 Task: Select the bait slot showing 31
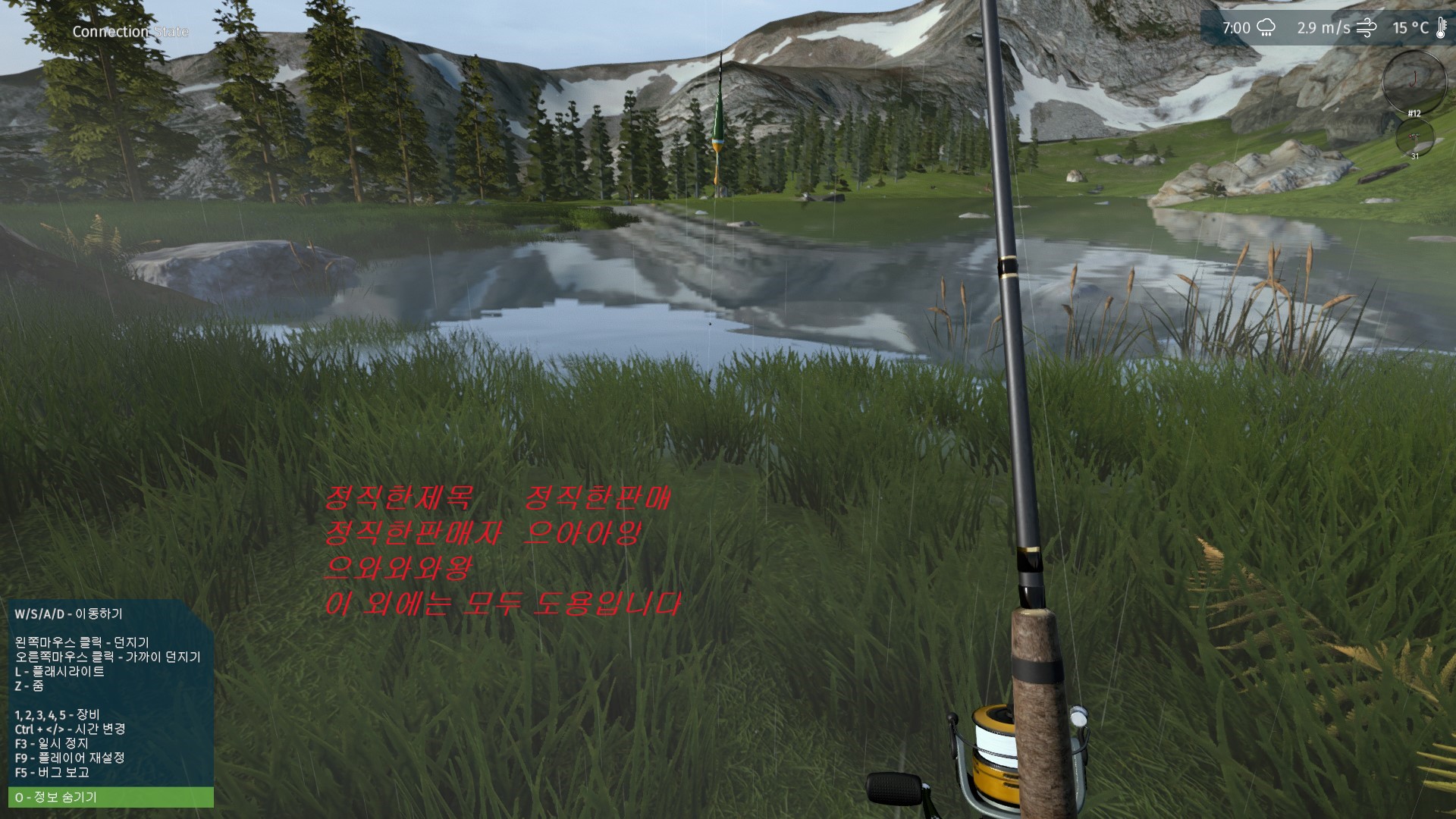1414,137
